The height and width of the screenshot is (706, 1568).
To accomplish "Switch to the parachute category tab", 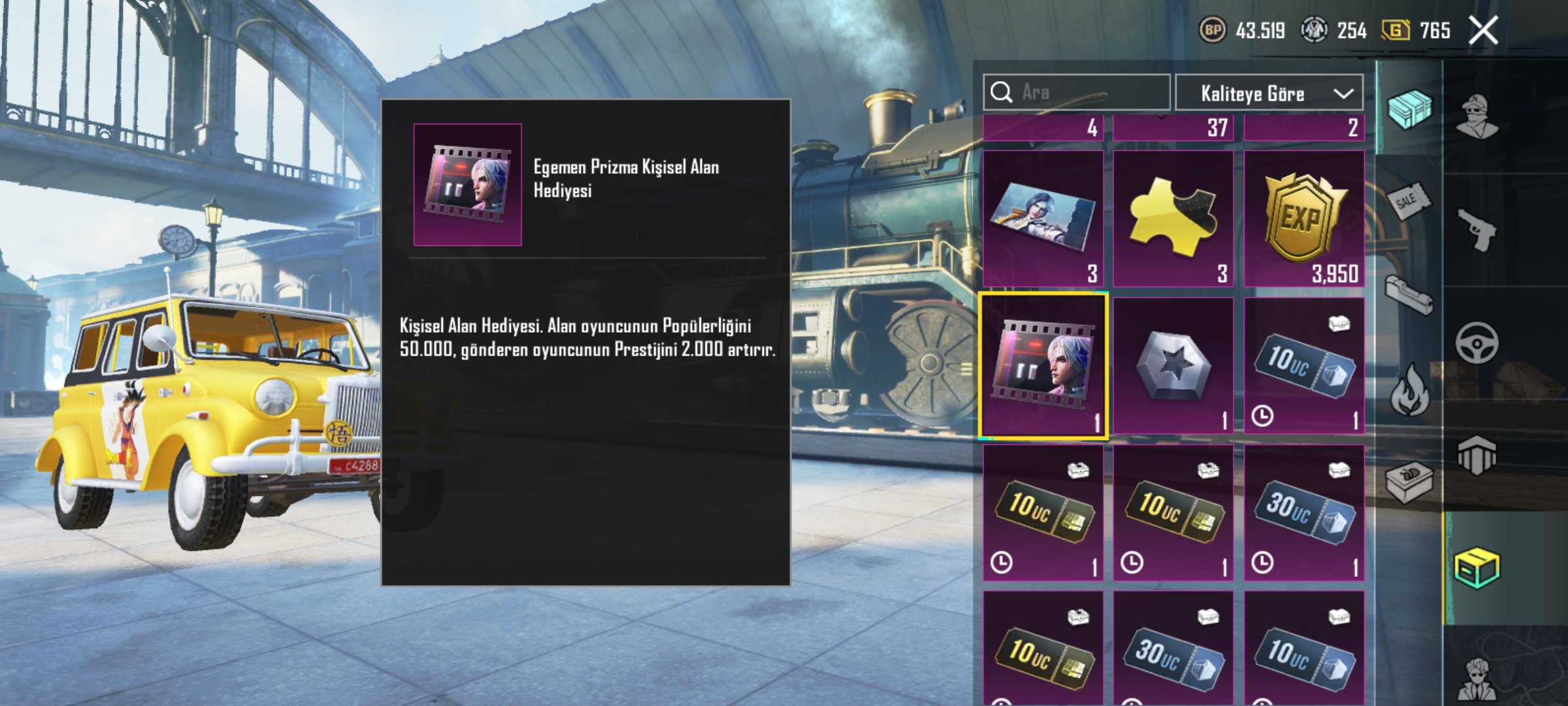I will point(1477,456).
